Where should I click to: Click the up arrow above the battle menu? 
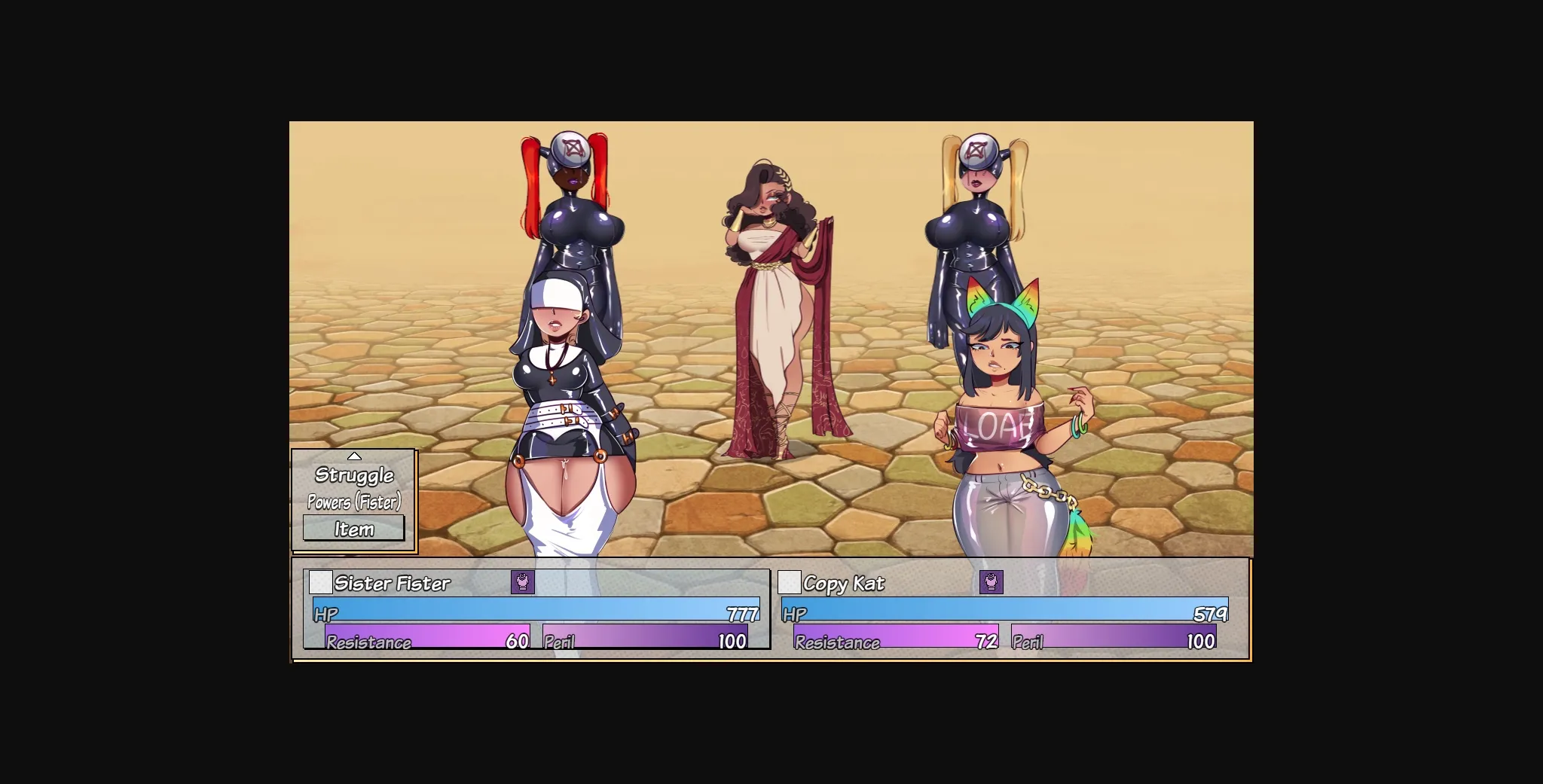click(x=354, y=455)
